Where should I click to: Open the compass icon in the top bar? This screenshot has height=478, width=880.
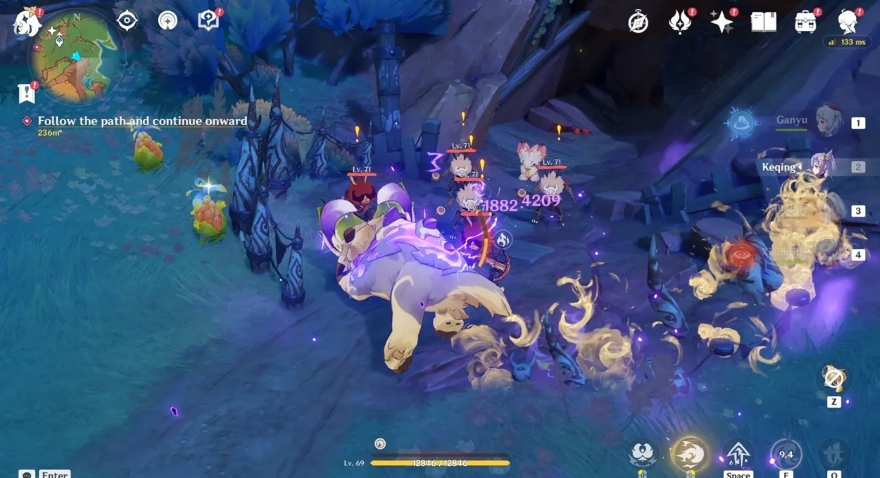click(638, 21)
